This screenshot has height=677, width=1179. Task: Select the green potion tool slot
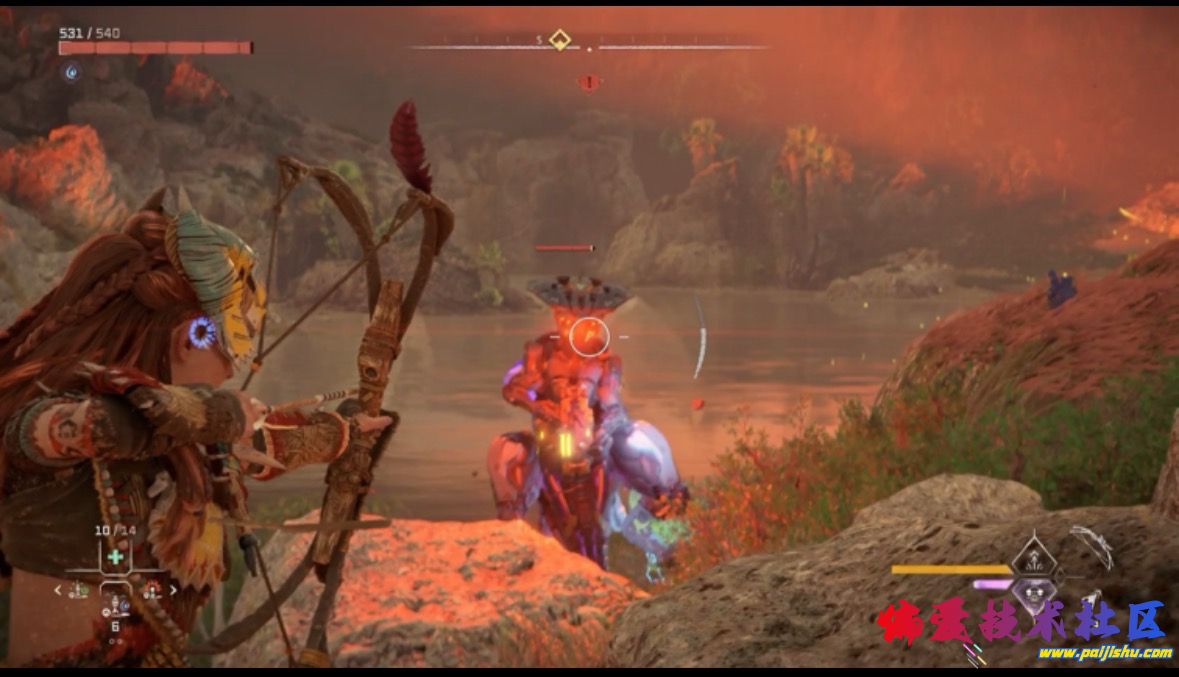tap(81, 590)
